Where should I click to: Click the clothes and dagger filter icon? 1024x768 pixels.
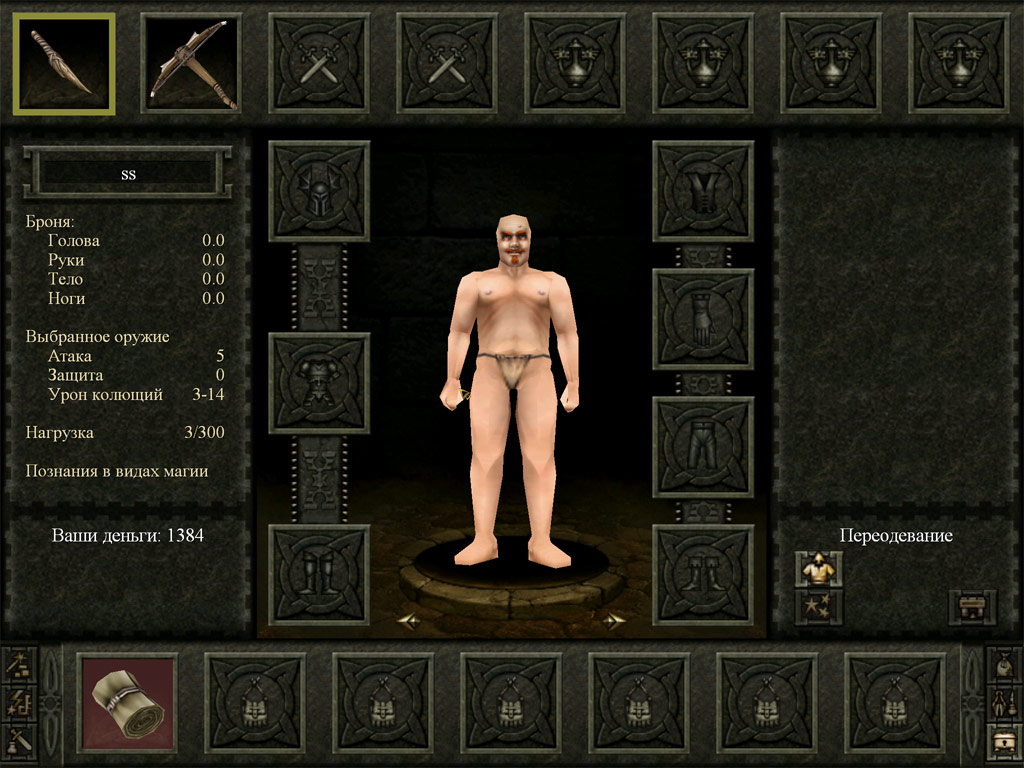[1004, 703]
